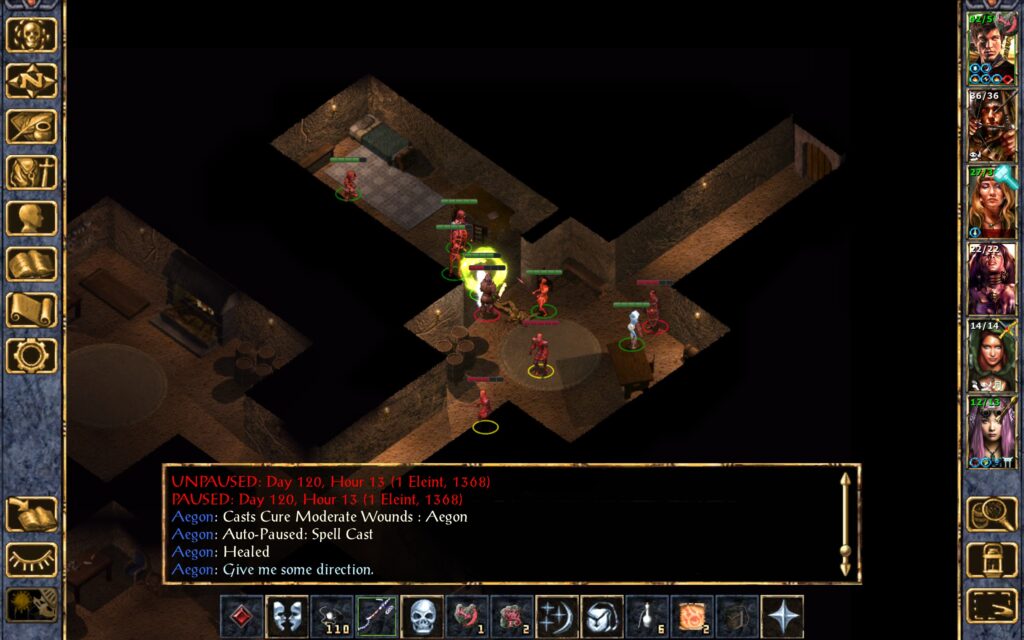Click the padlock button below the portraits
This screenshot has height=640, width=1024.
(x=991, y=560)
